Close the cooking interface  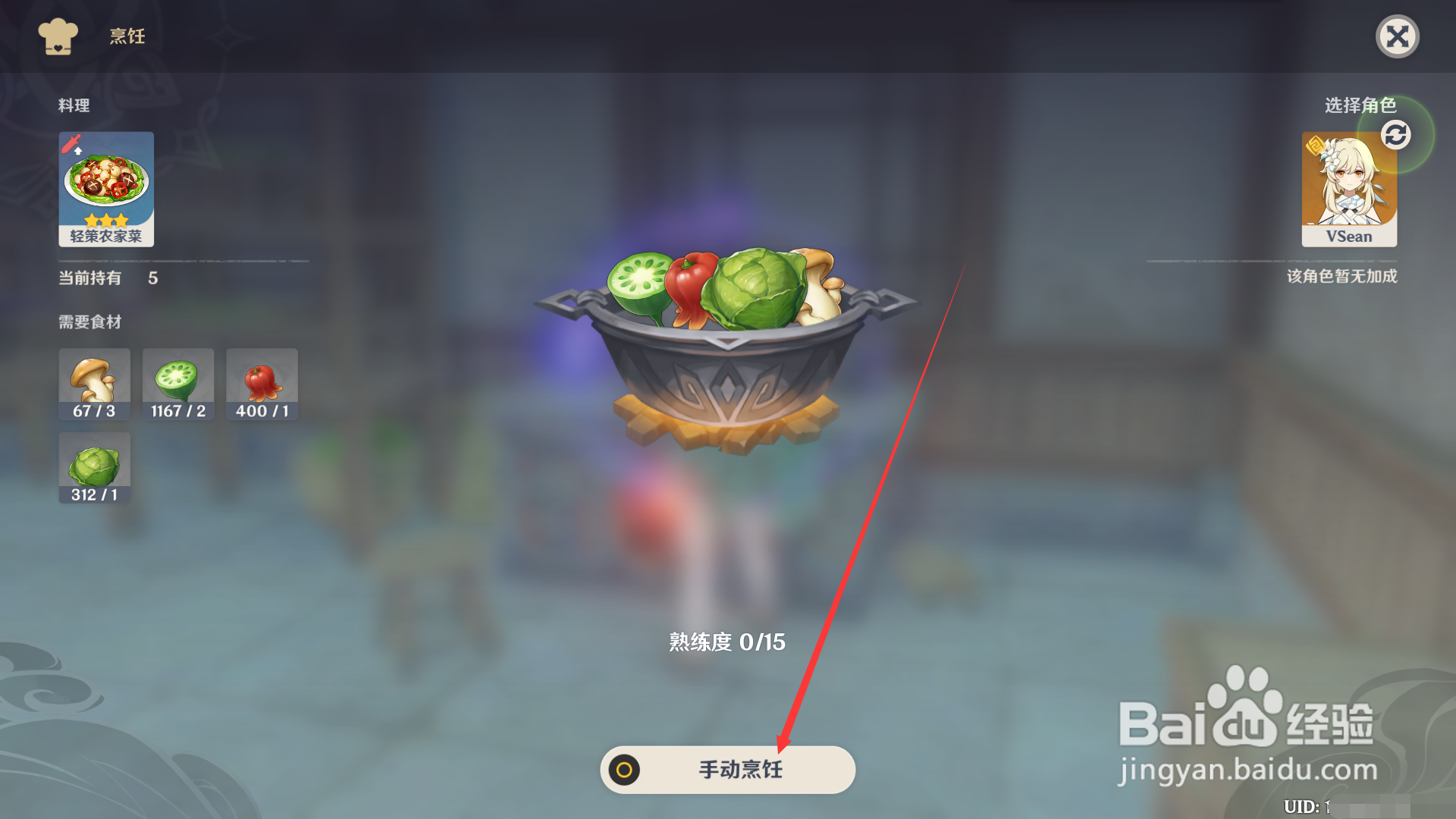[1398, 36]
